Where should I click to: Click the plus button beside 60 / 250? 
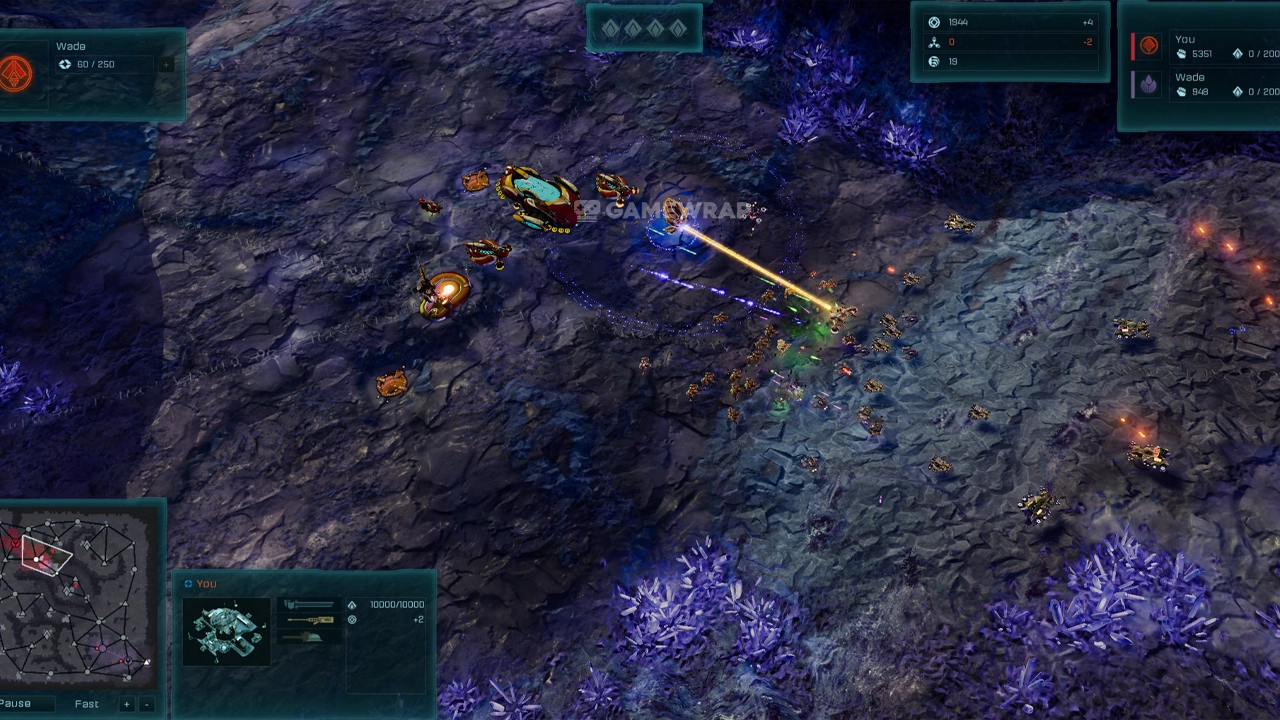click(166, 65)
